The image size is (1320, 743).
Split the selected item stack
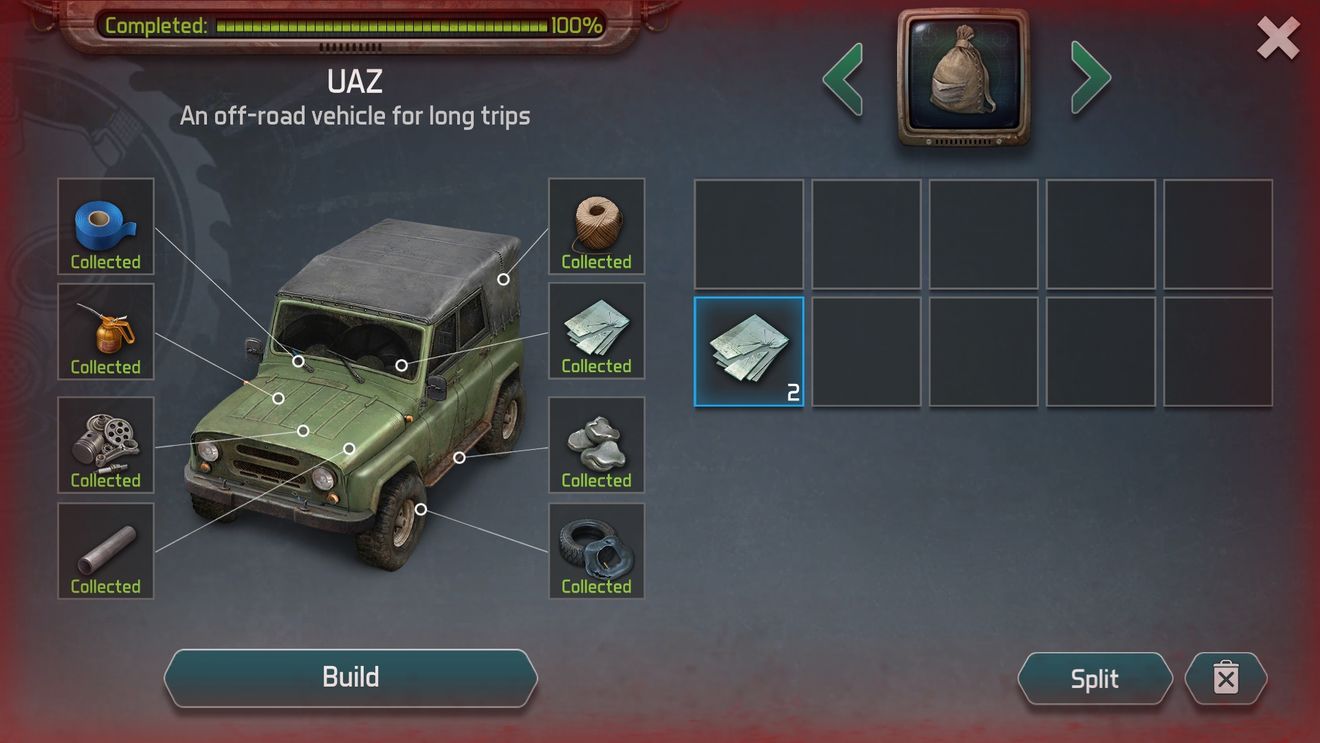coord(1094,679)
